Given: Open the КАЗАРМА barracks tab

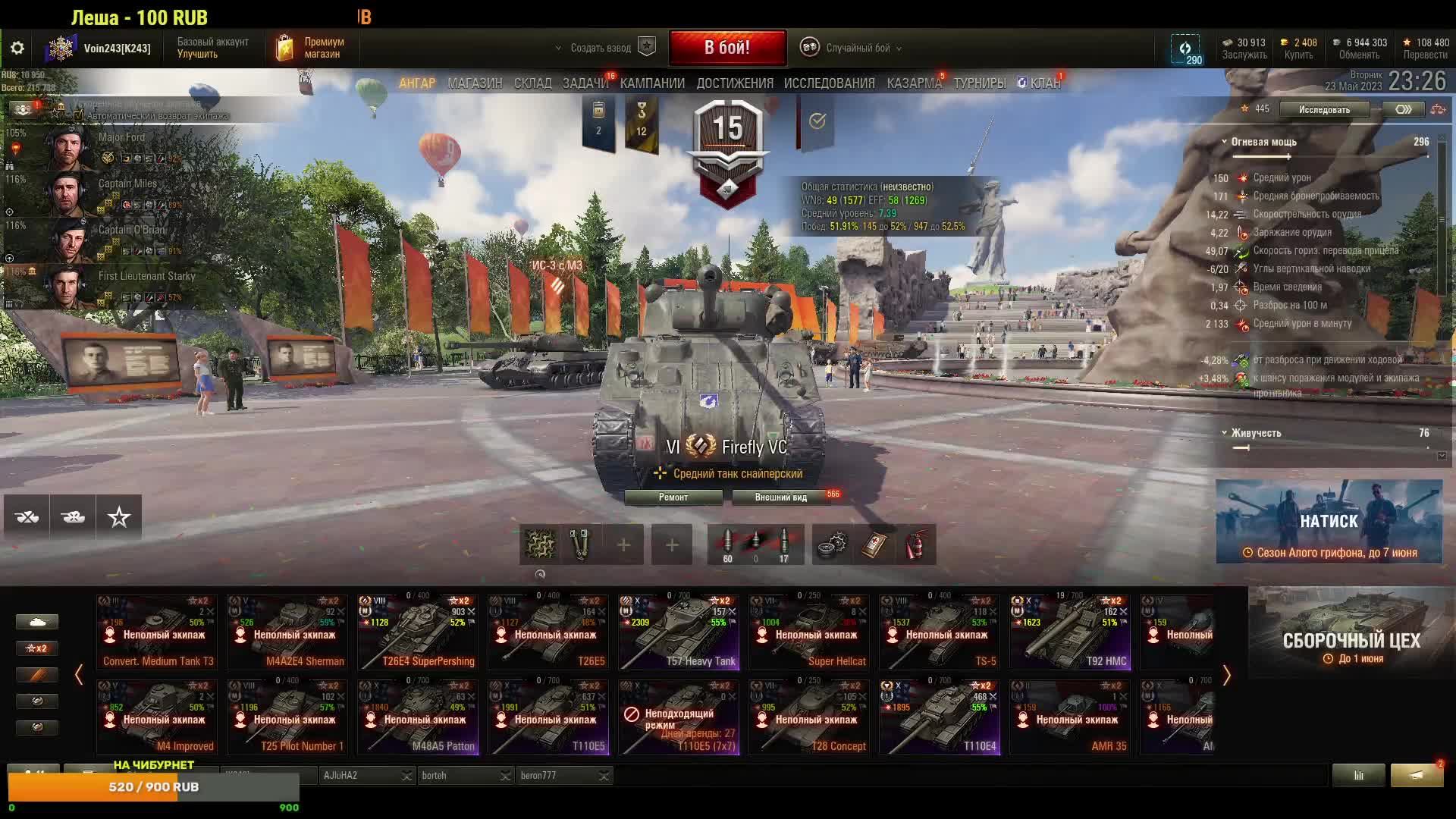Looking at the screenshot, I should tap(914, 83).
